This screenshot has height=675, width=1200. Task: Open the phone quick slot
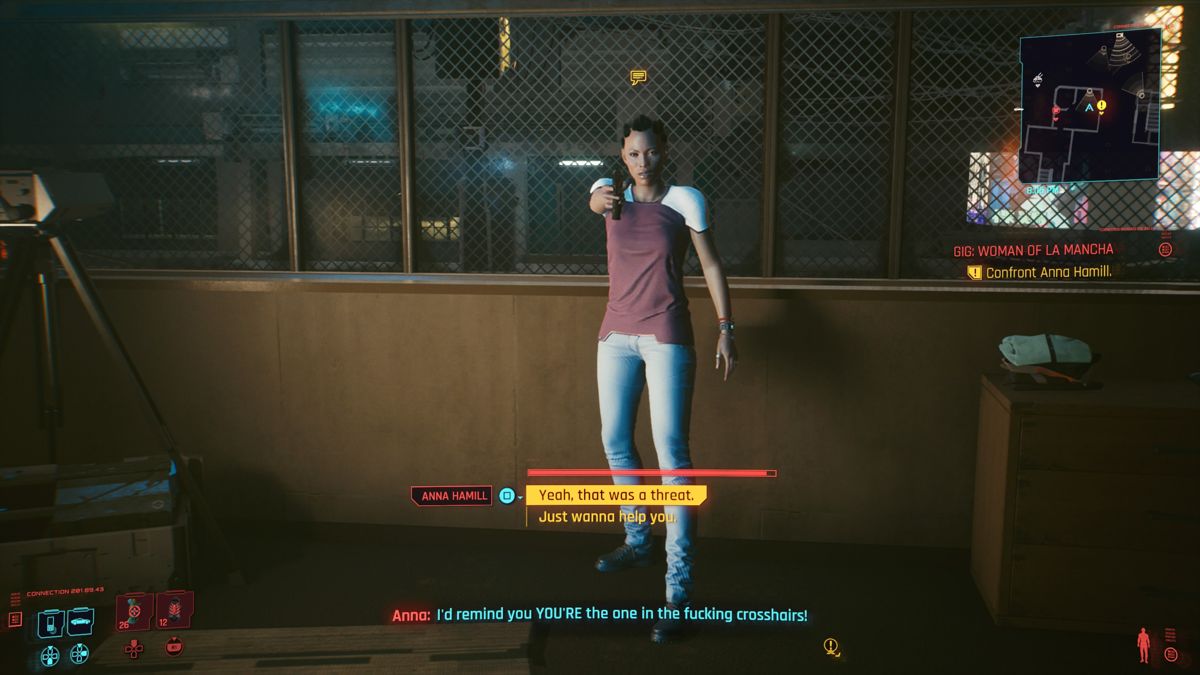[50, 622]
